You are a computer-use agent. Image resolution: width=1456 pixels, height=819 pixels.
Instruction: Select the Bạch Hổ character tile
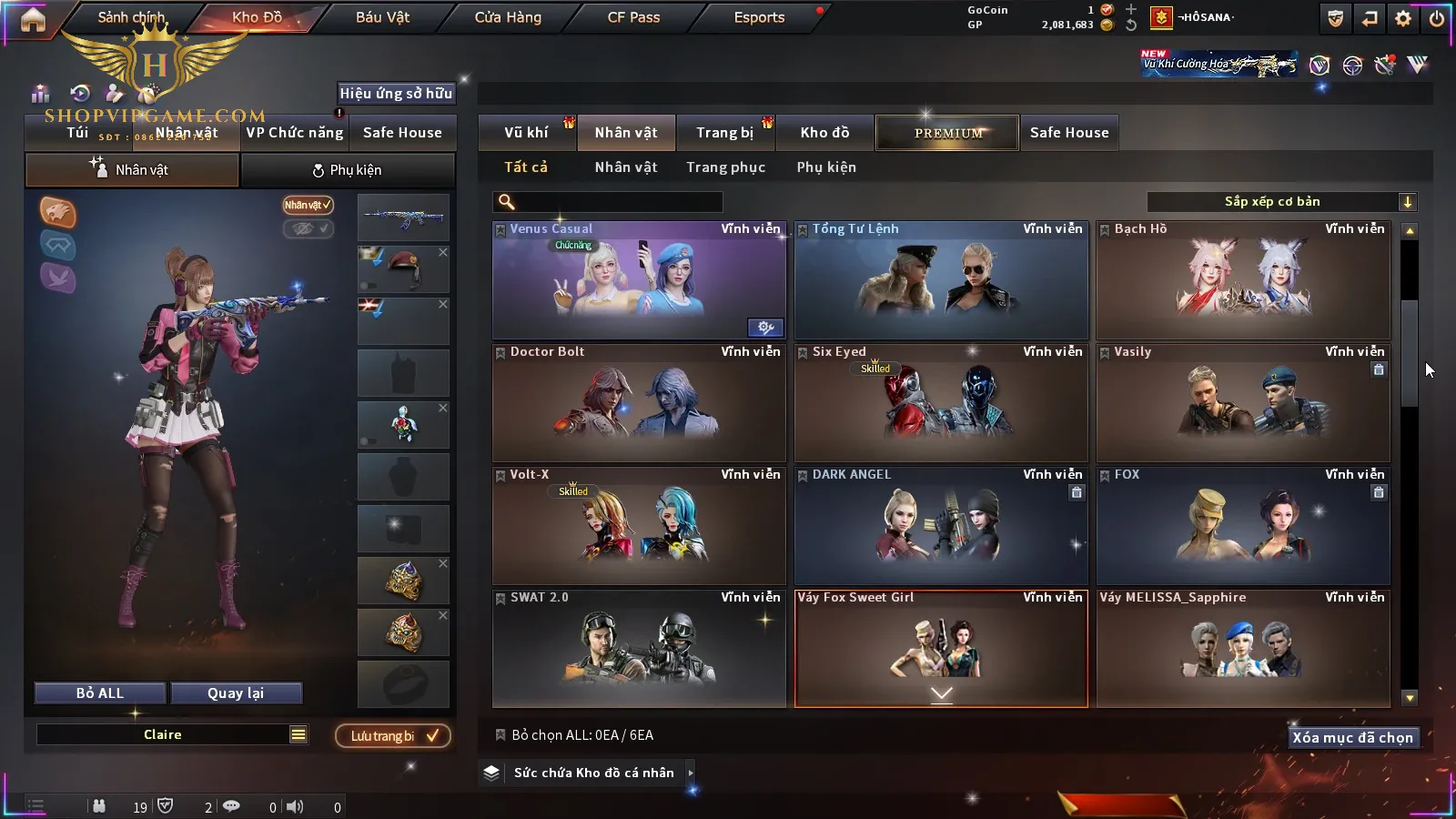1243,280
